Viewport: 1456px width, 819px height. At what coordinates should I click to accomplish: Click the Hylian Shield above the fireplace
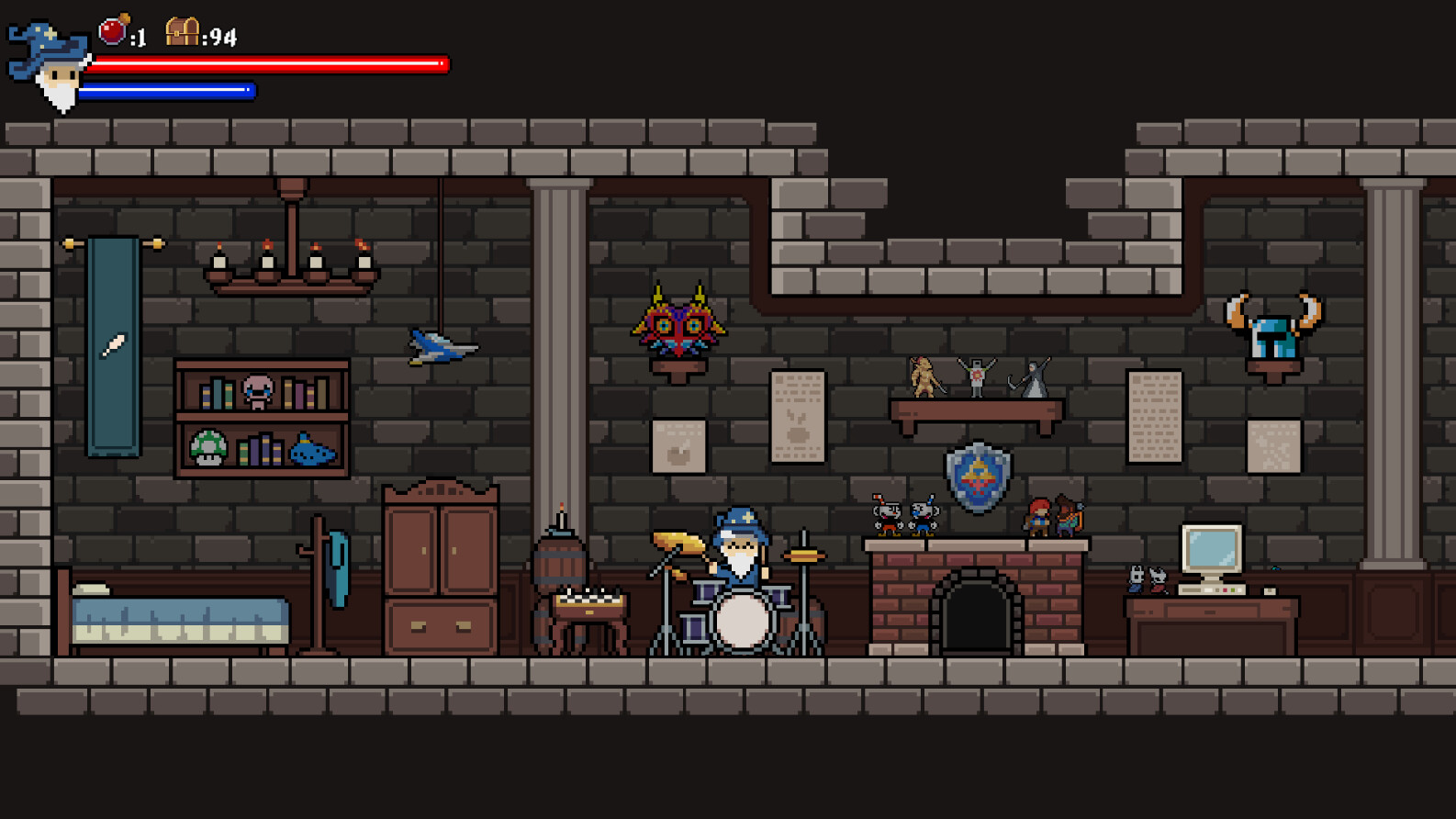[977, 478]
